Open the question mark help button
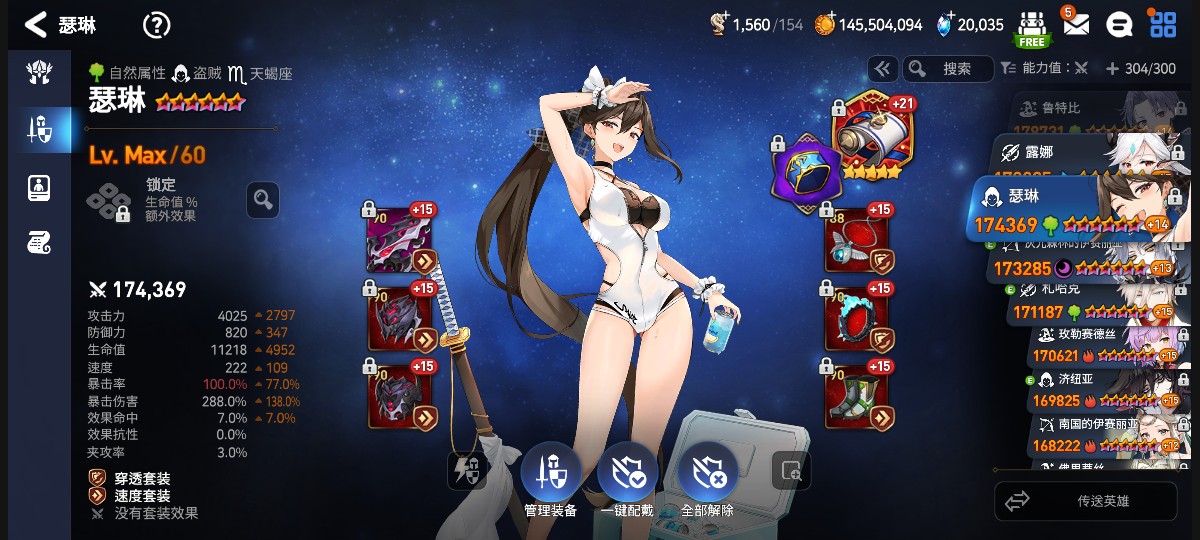1200x540 pixels. 157,25
